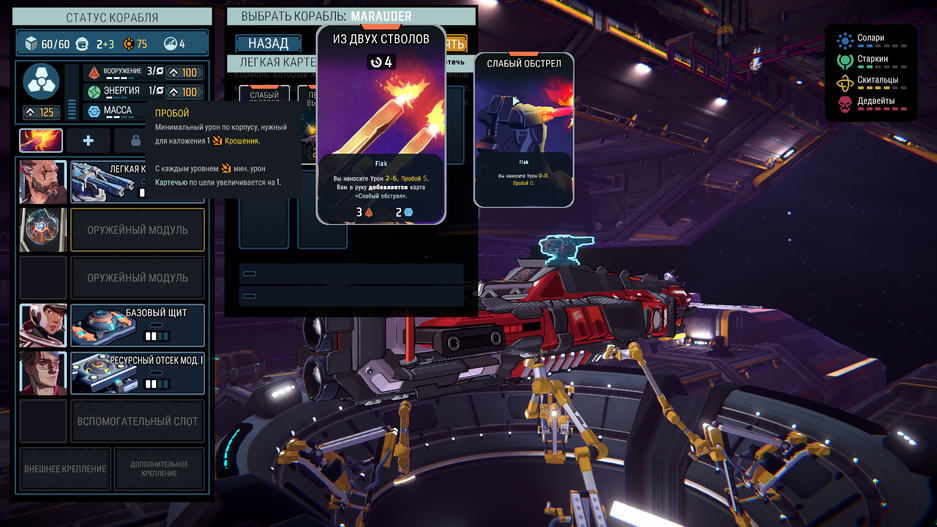Pick the helmeted pilot crew portrait
The image size is (937, 527).
(43, 326)
